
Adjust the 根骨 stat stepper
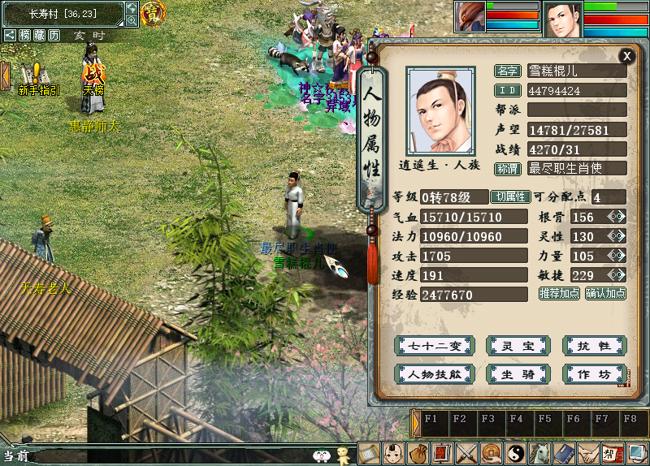tap(617, 217)
